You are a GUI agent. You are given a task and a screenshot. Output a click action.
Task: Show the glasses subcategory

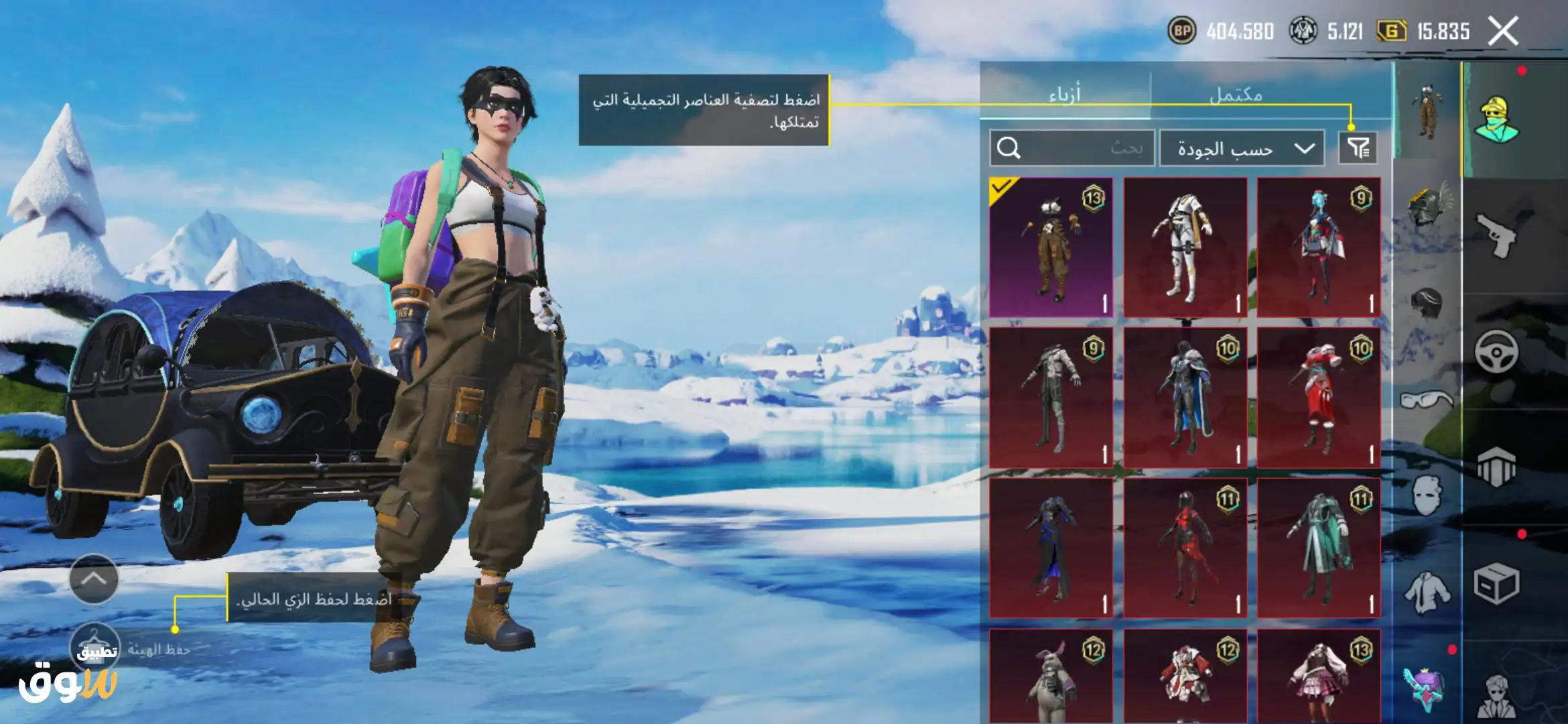(1427, 400)
